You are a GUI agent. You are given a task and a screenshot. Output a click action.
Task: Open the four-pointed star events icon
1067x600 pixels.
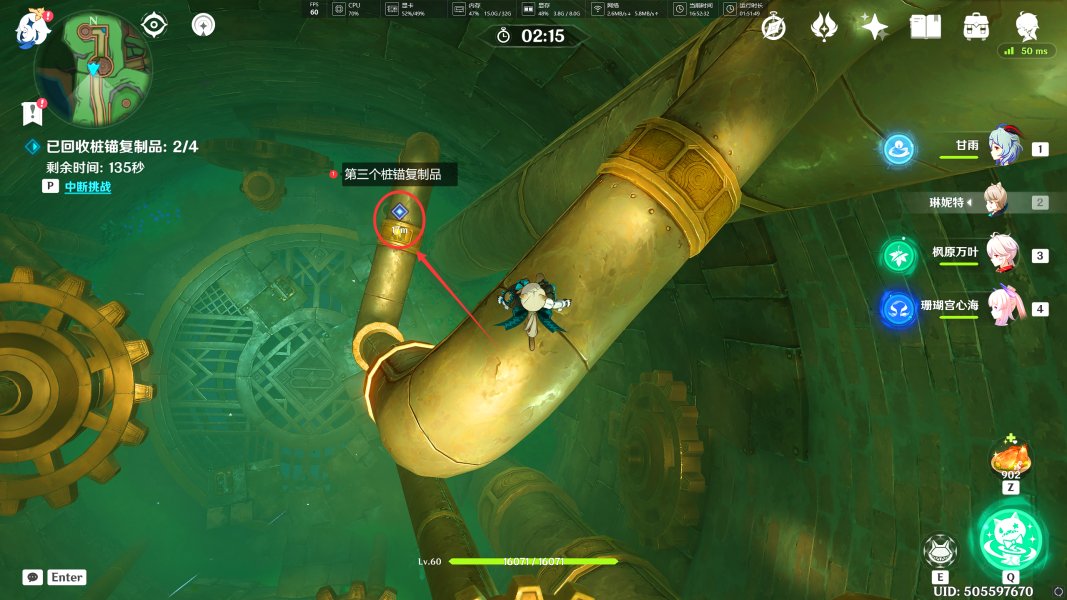coord(875,27)
